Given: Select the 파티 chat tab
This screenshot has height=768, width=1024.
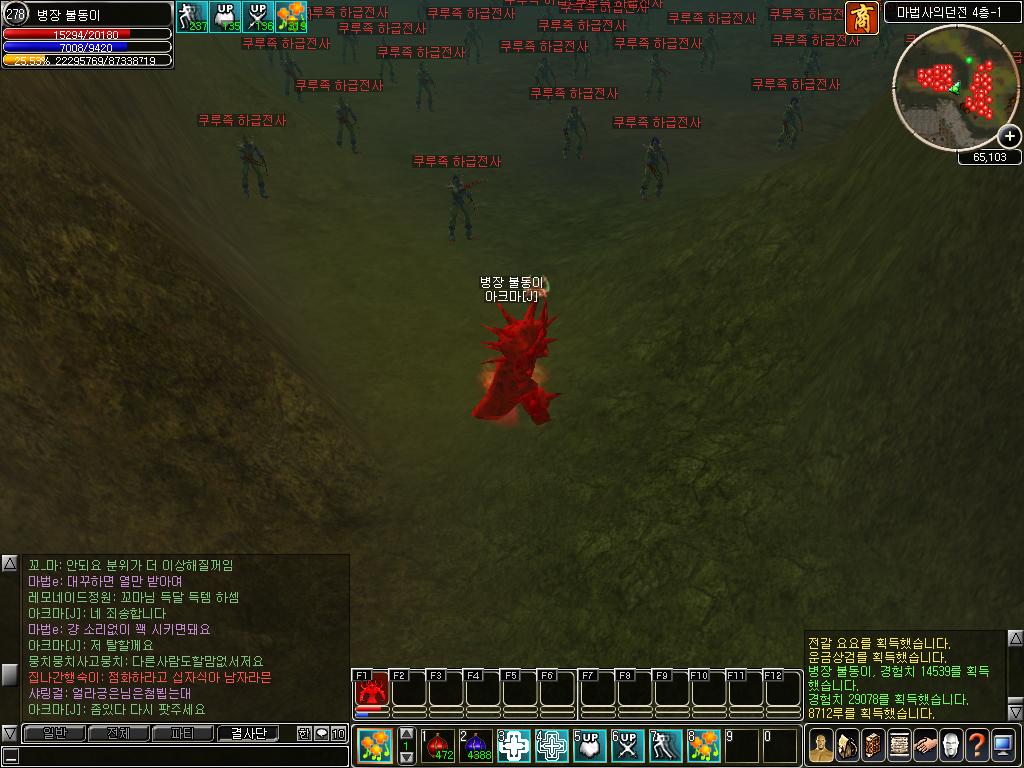Looking at the screenshot, I should 183,734.
